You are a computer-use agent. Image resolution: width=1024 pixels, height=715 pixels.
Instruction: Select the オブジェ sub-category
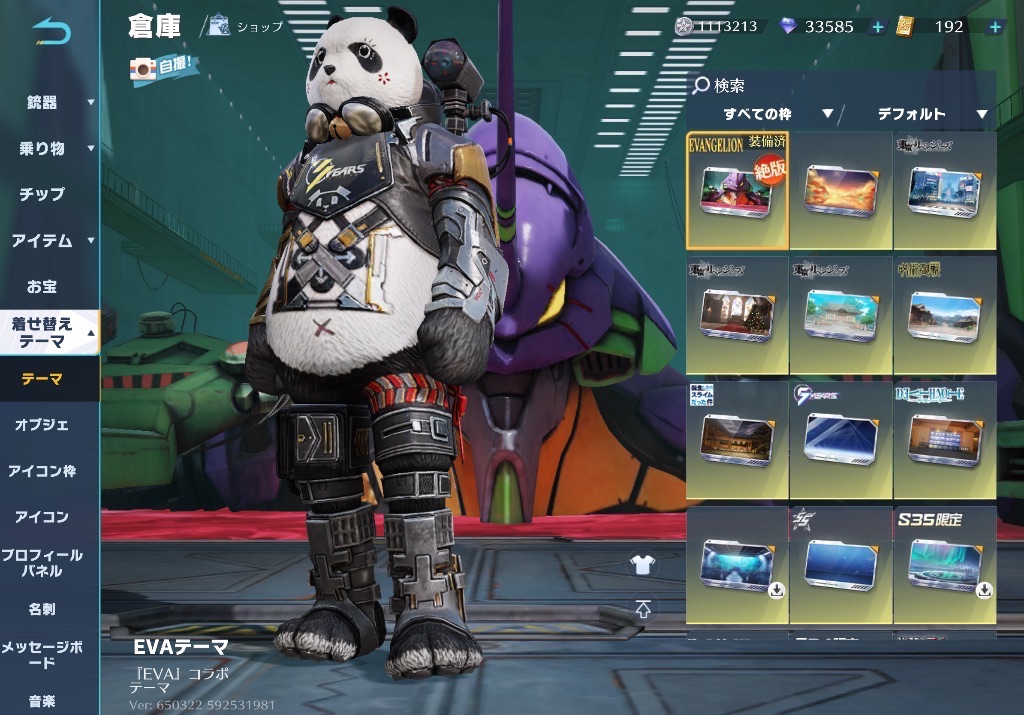42,425
